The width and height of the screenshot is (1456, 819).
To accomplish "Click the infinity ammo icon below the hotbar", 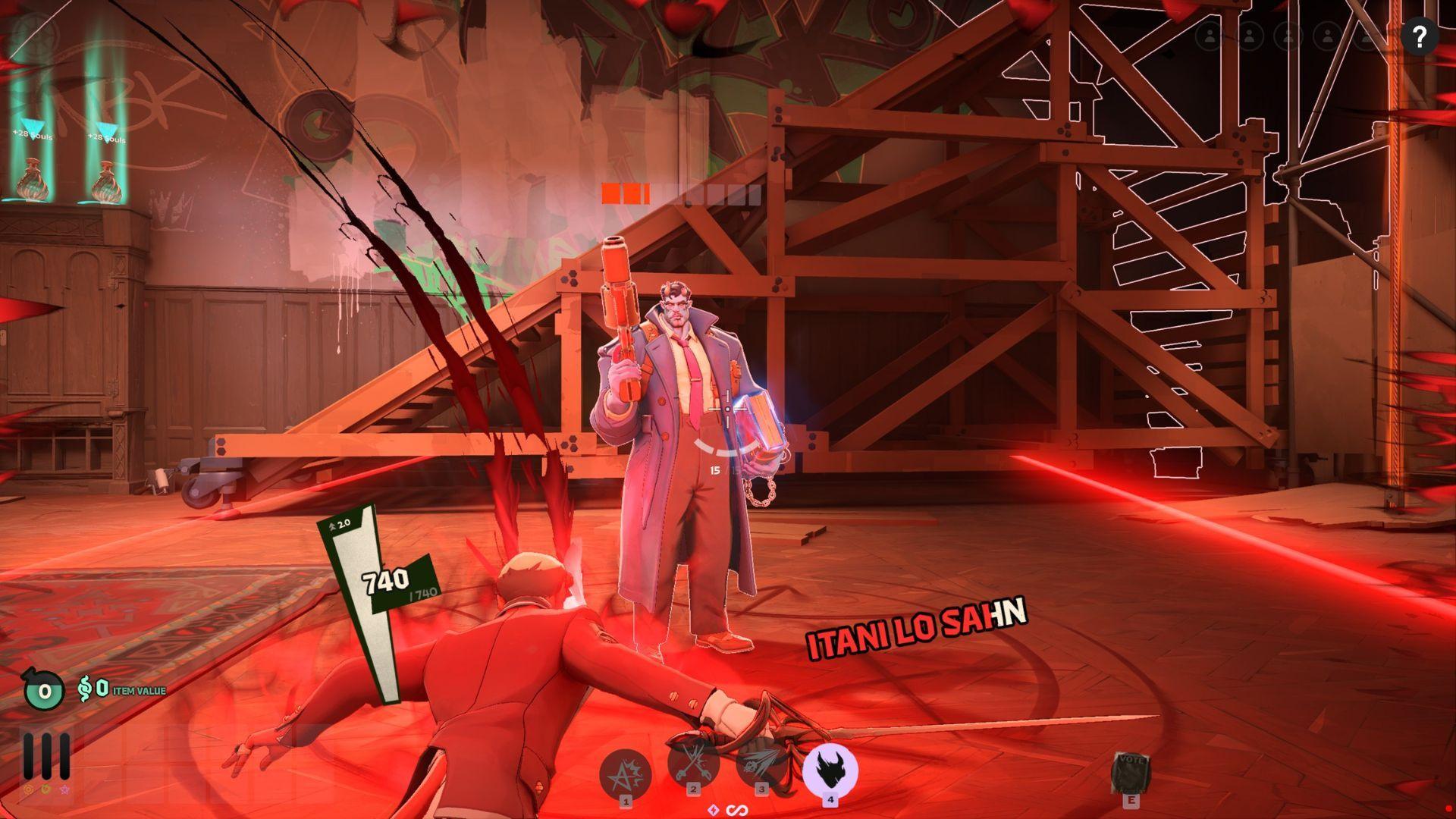I will tap(737, 810).
